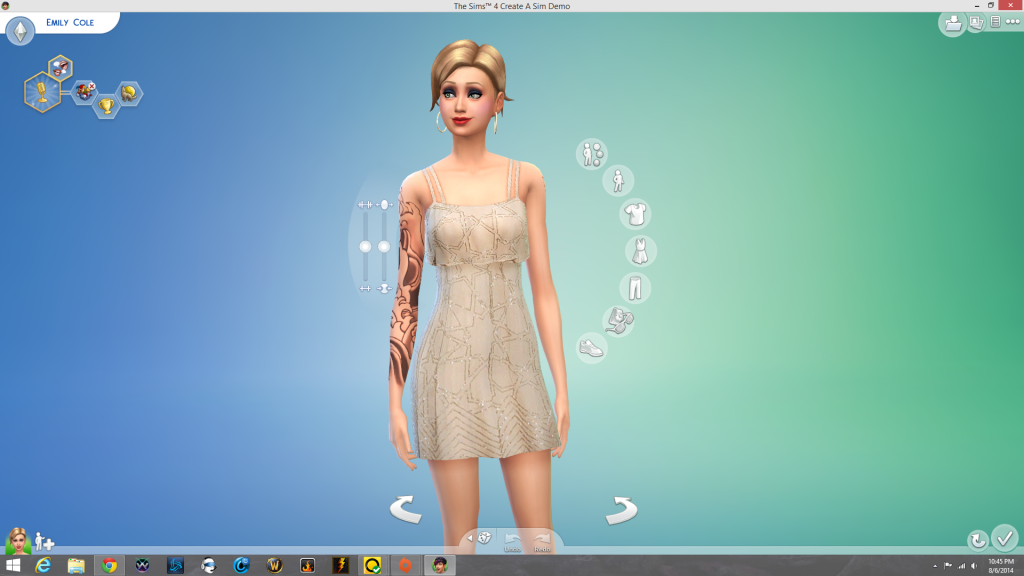Rotate the Sim with the right arrow
The height and width of the screenshot is (576, 1024).
621,510
